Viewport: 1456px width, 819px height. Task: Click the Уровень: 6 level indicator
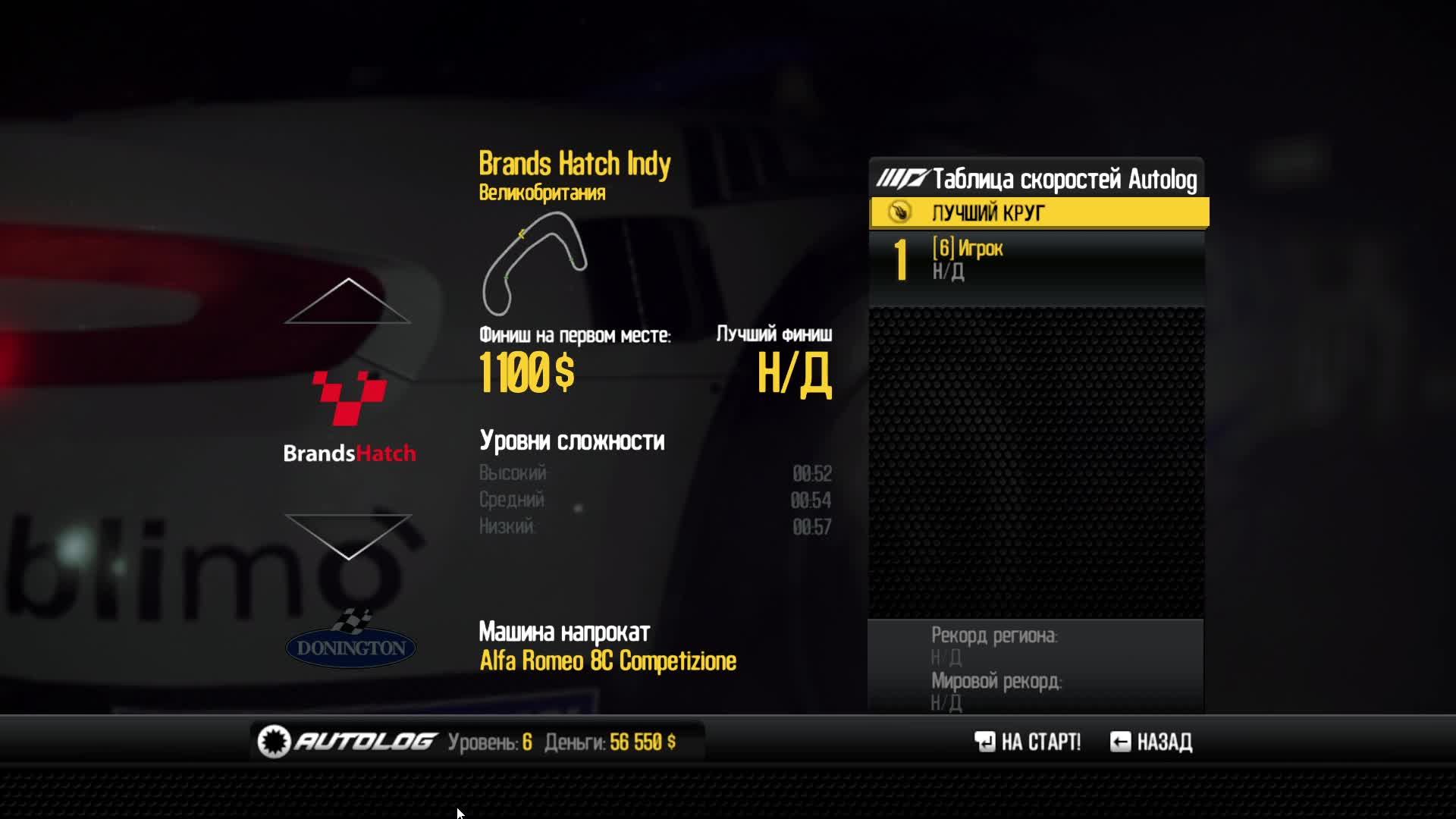490,742
